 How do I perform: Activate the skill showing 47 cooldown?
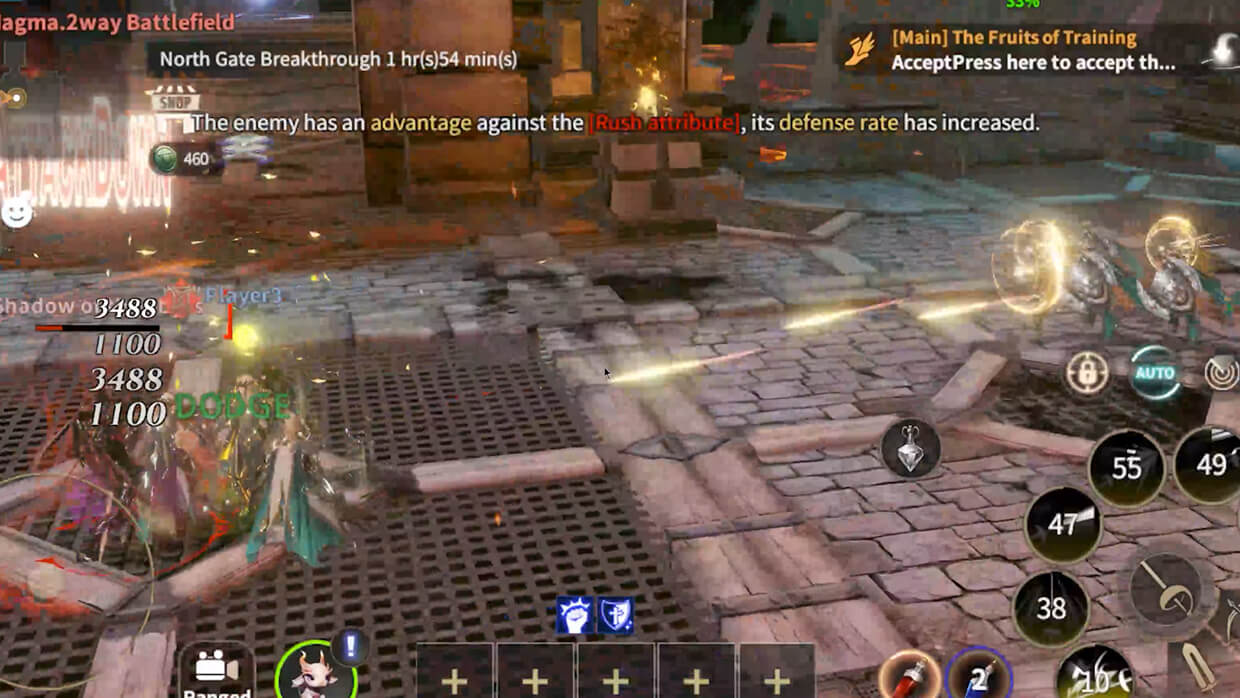1062,524
